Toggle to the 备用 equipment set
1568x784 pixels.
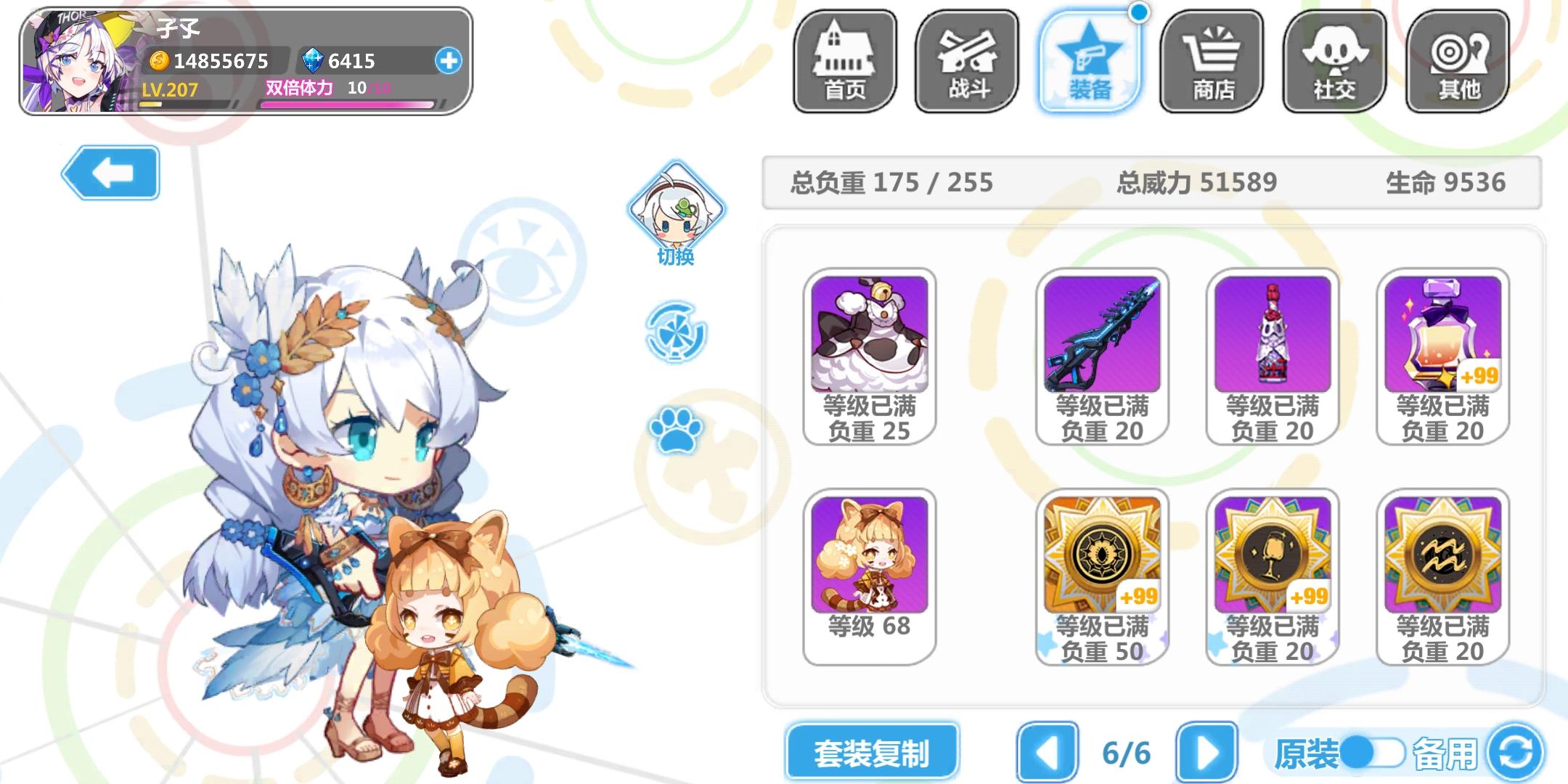pyautogui.click(x=1443, y=753)
